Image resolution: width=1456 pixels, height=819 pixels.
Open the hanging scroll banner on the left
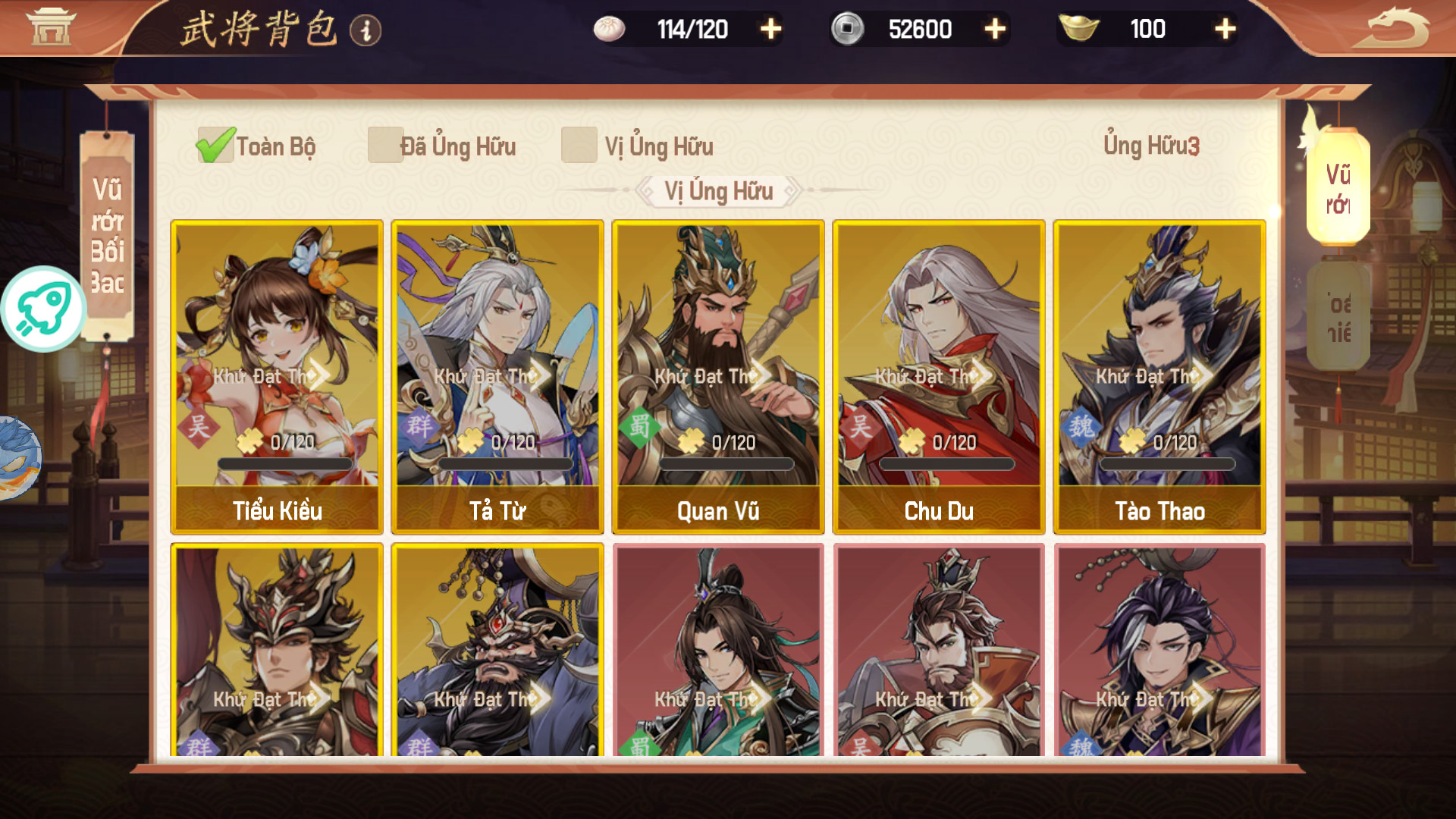107,235
